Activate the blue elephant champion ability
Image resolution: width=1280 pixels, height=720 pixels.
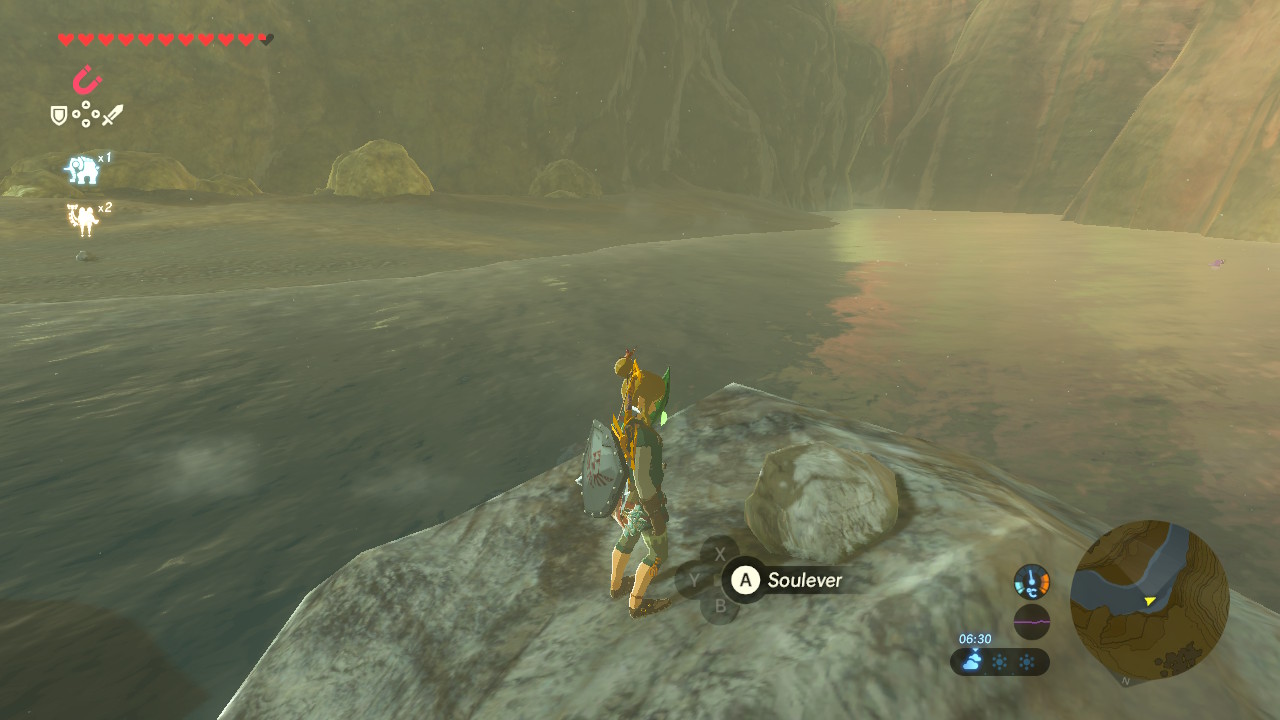click(82, 170)
